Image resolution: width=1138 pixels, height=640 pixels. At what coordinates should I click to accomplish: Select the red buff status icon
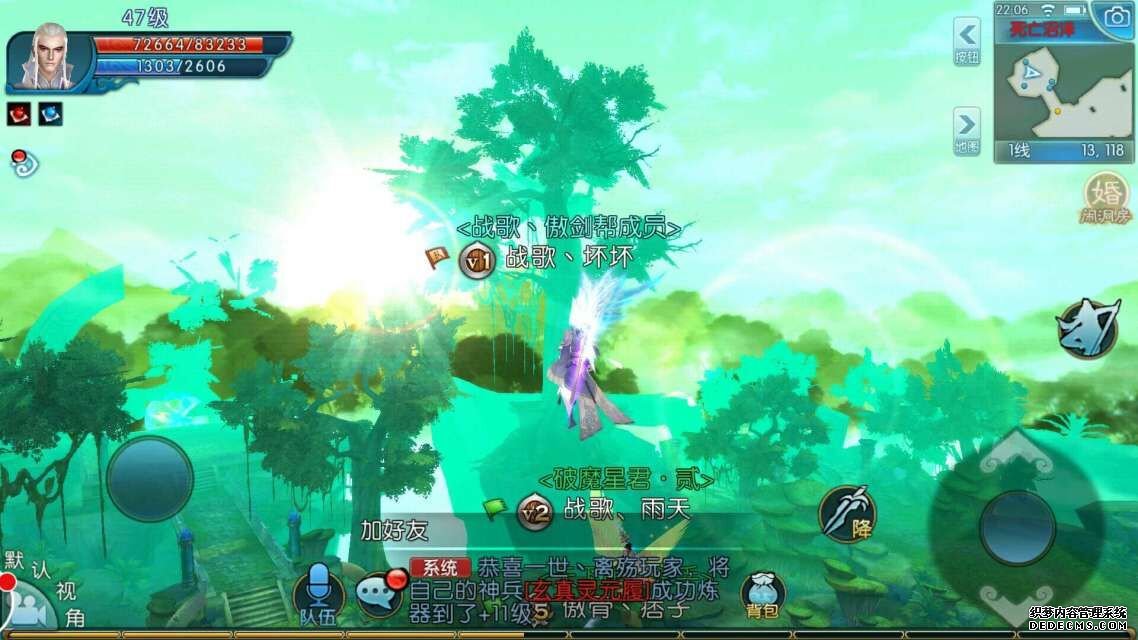coord(19,114)
